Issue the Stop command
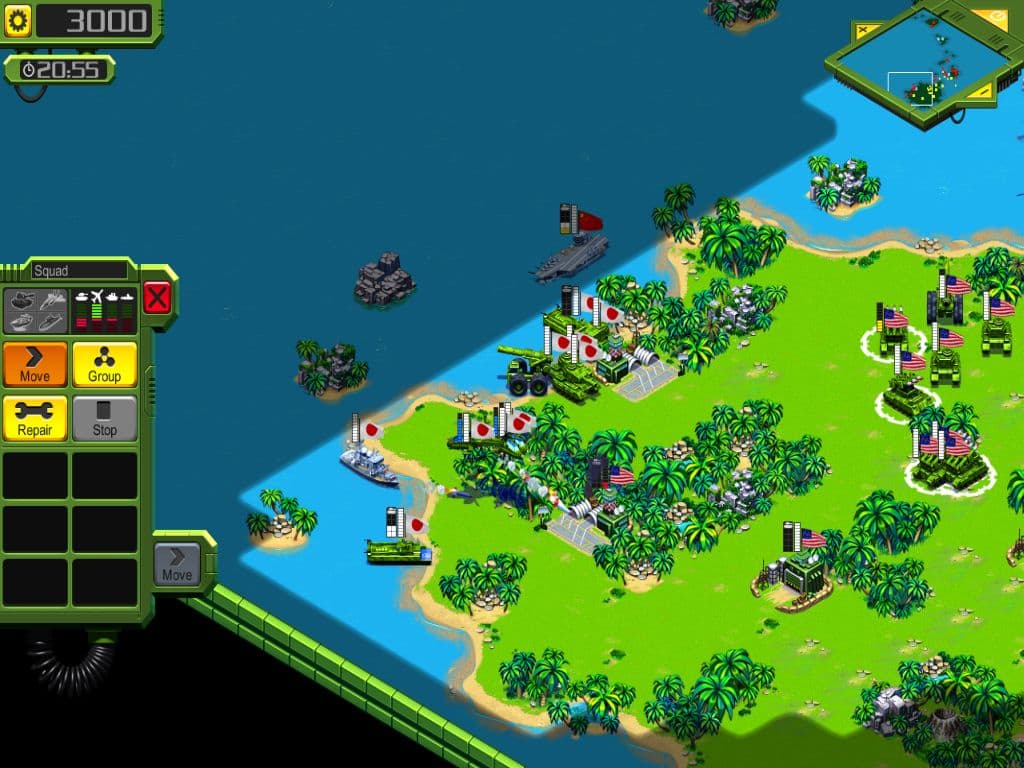 coord(104,418)
